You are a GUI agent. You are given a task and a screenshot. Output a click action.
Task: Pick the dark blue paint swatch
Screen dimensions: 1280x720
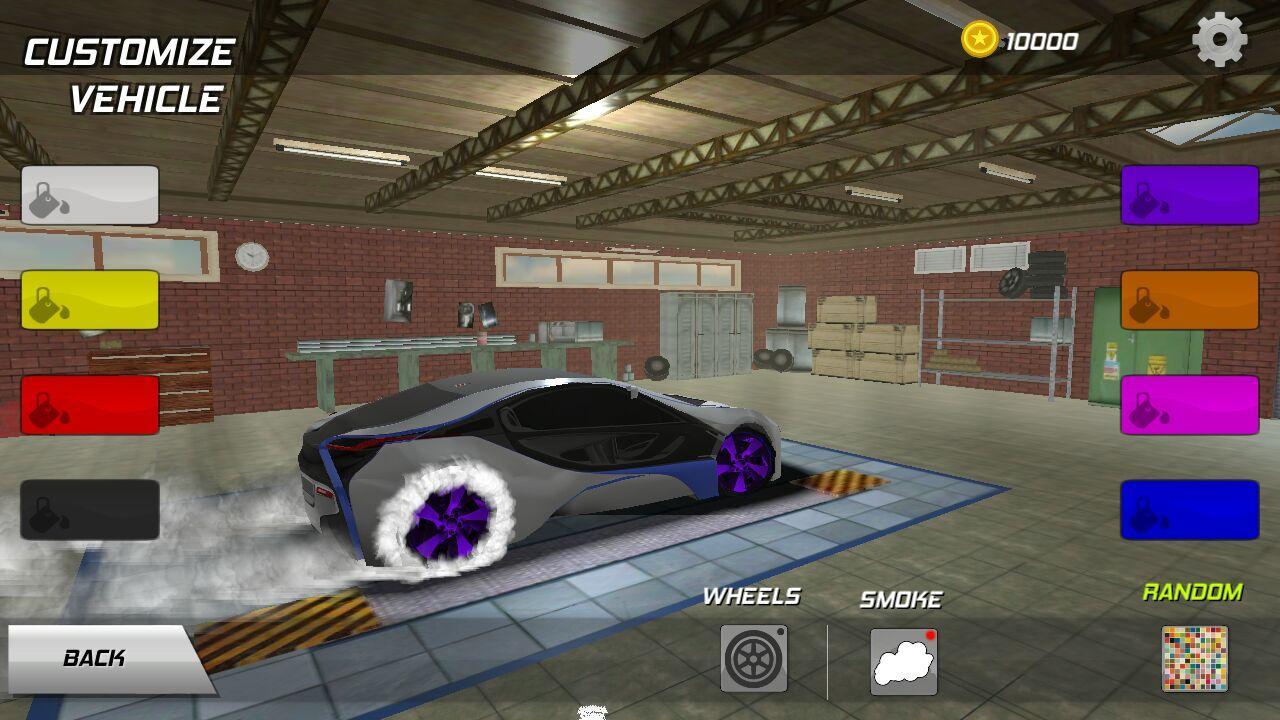point(1189,510)
